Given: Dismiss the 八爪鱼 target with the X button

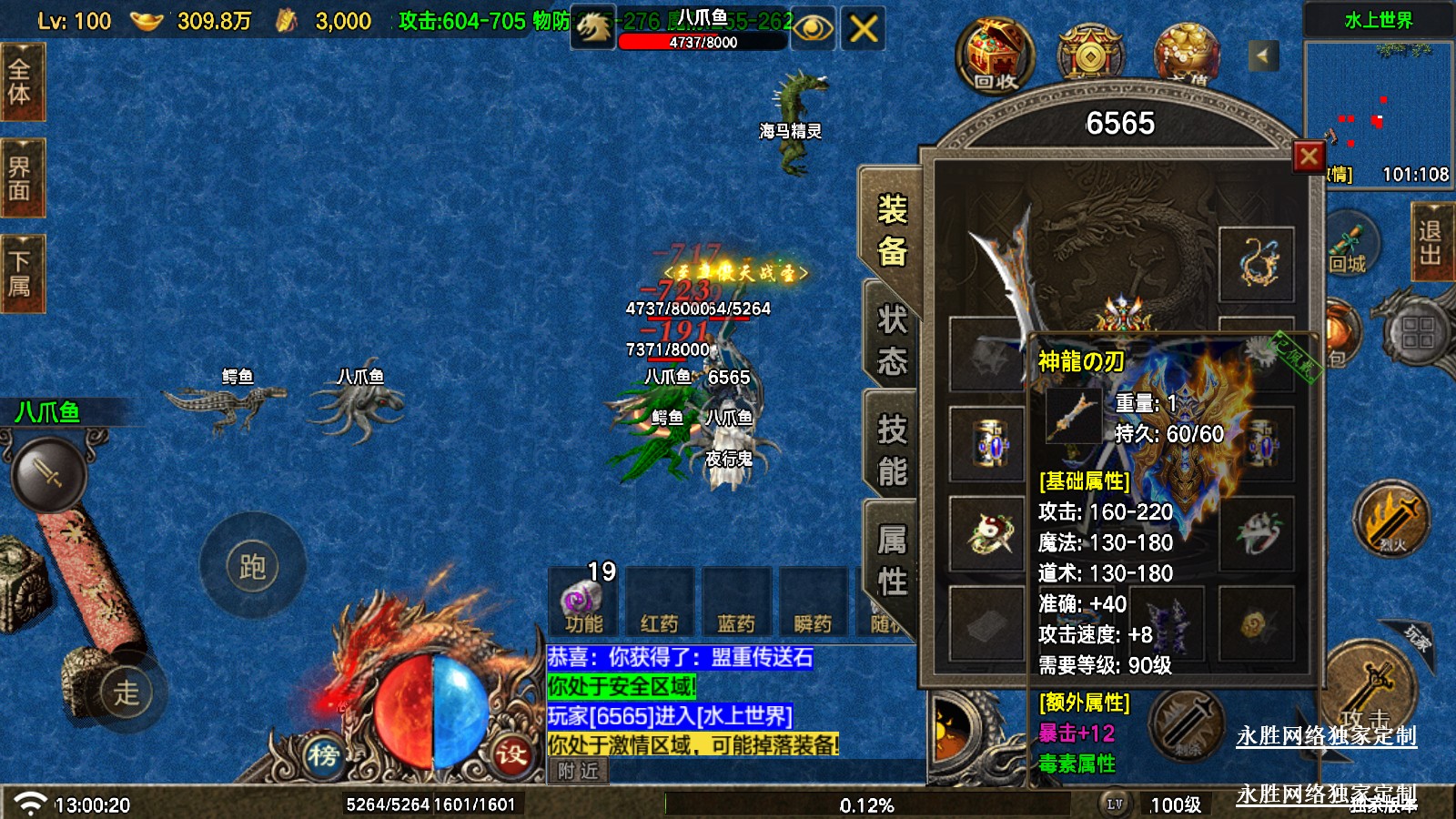Looking at the screenshot, I should [x=863, y=28].
